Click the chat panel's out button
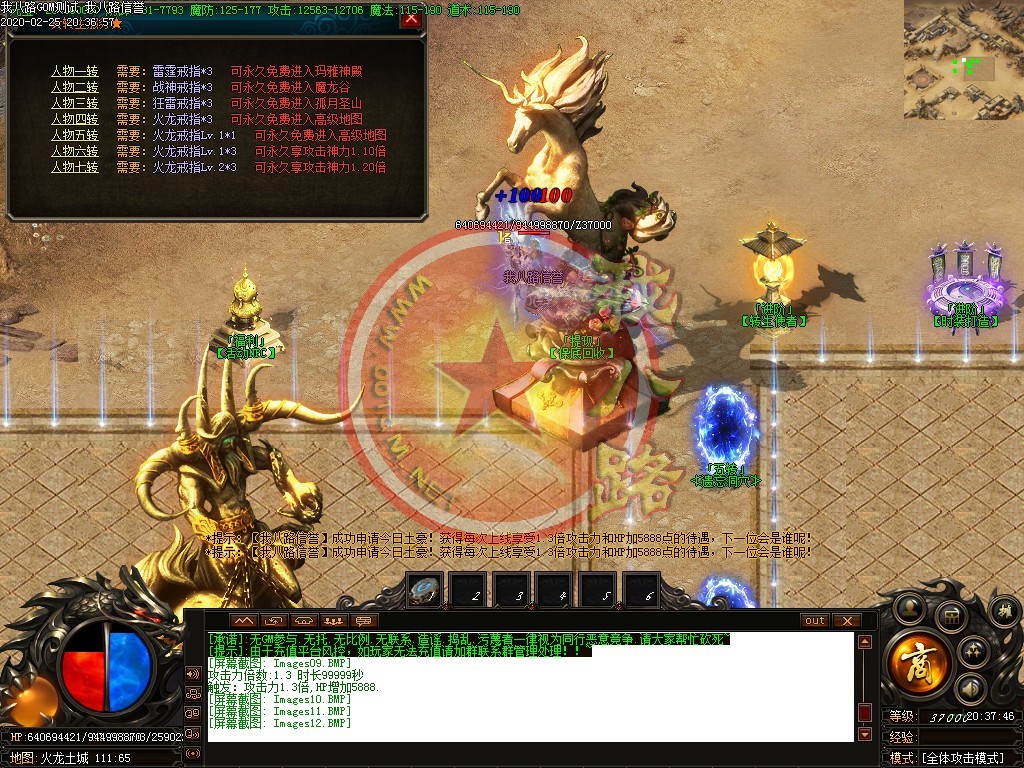Viewport: 1024px width, 768px height. point(815,620)
